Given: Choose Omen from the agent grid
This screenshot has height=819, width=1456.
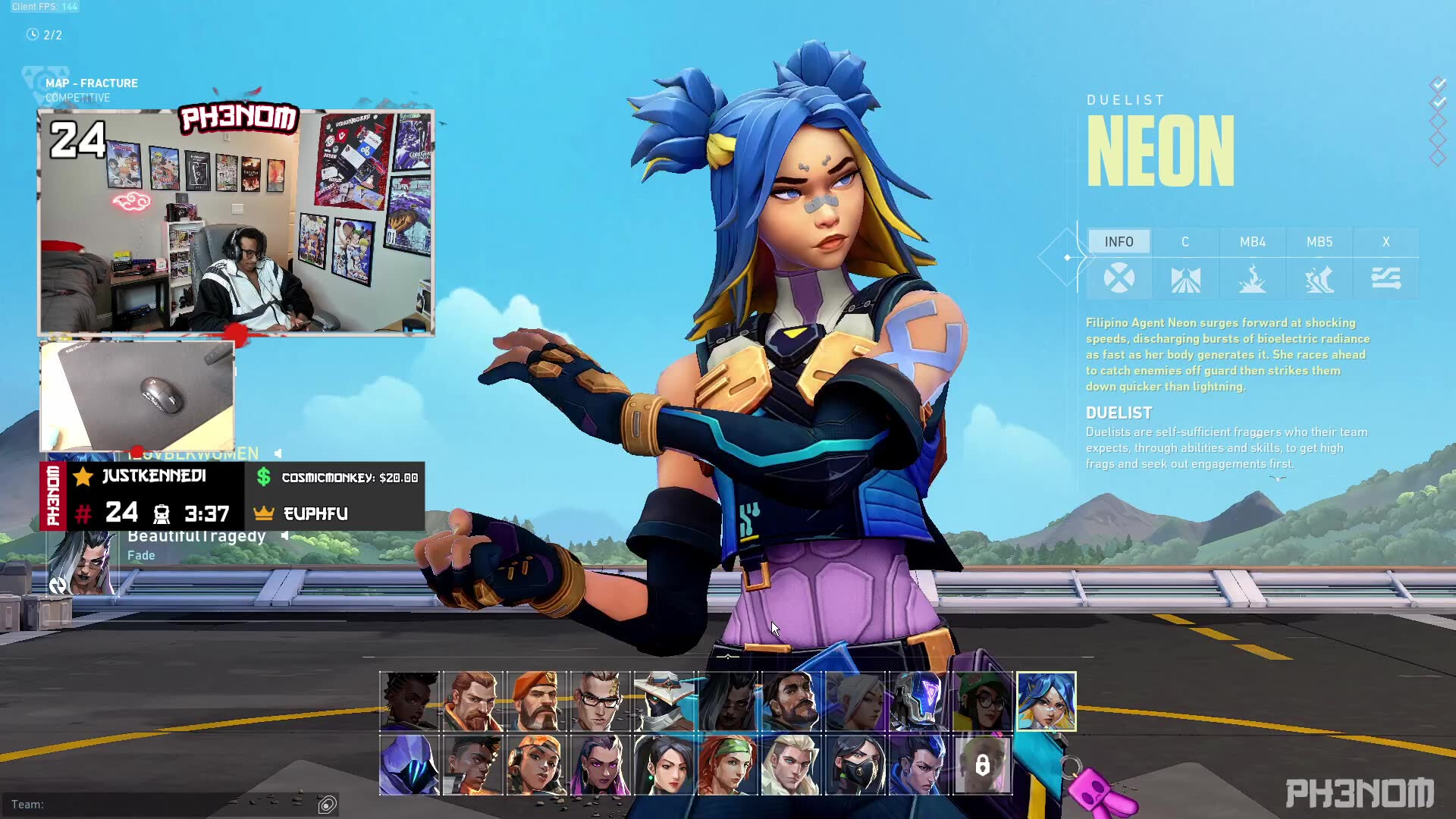Looking at the screenshot, I should pyautogui.click(x=409, y=765).
